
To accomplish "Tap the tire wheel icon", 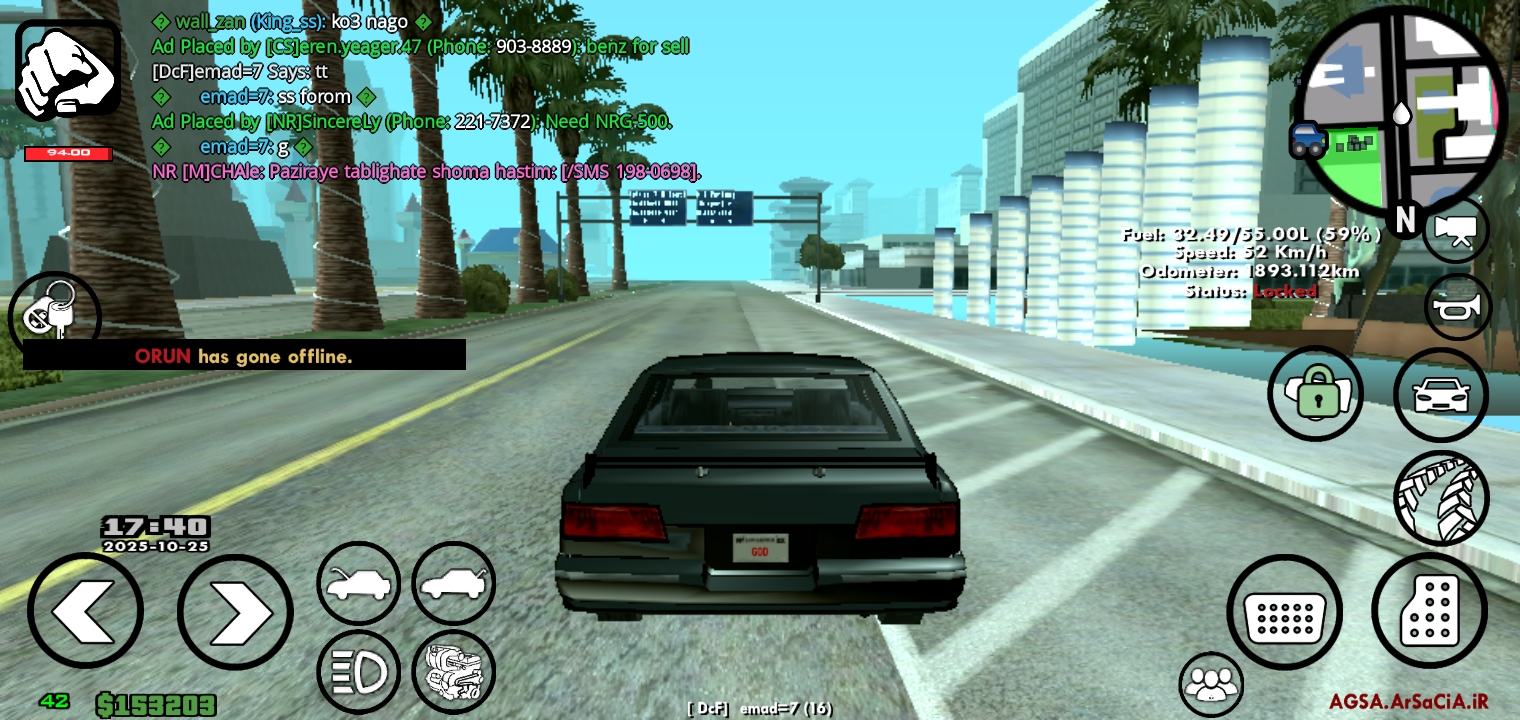I will point(1441,497).
